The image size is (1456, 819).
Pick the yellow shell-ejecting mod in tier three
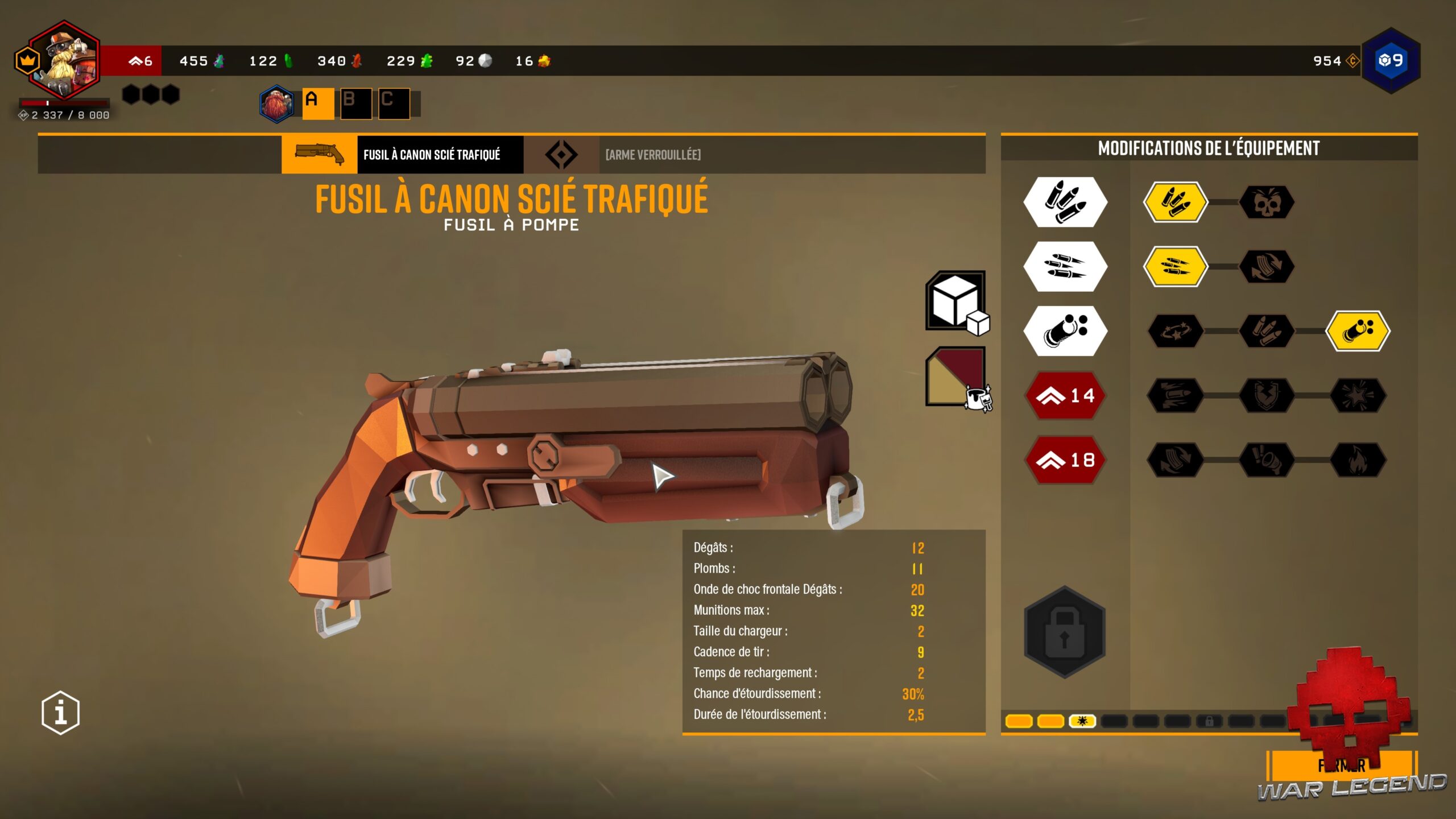(x=1358, y=331)
